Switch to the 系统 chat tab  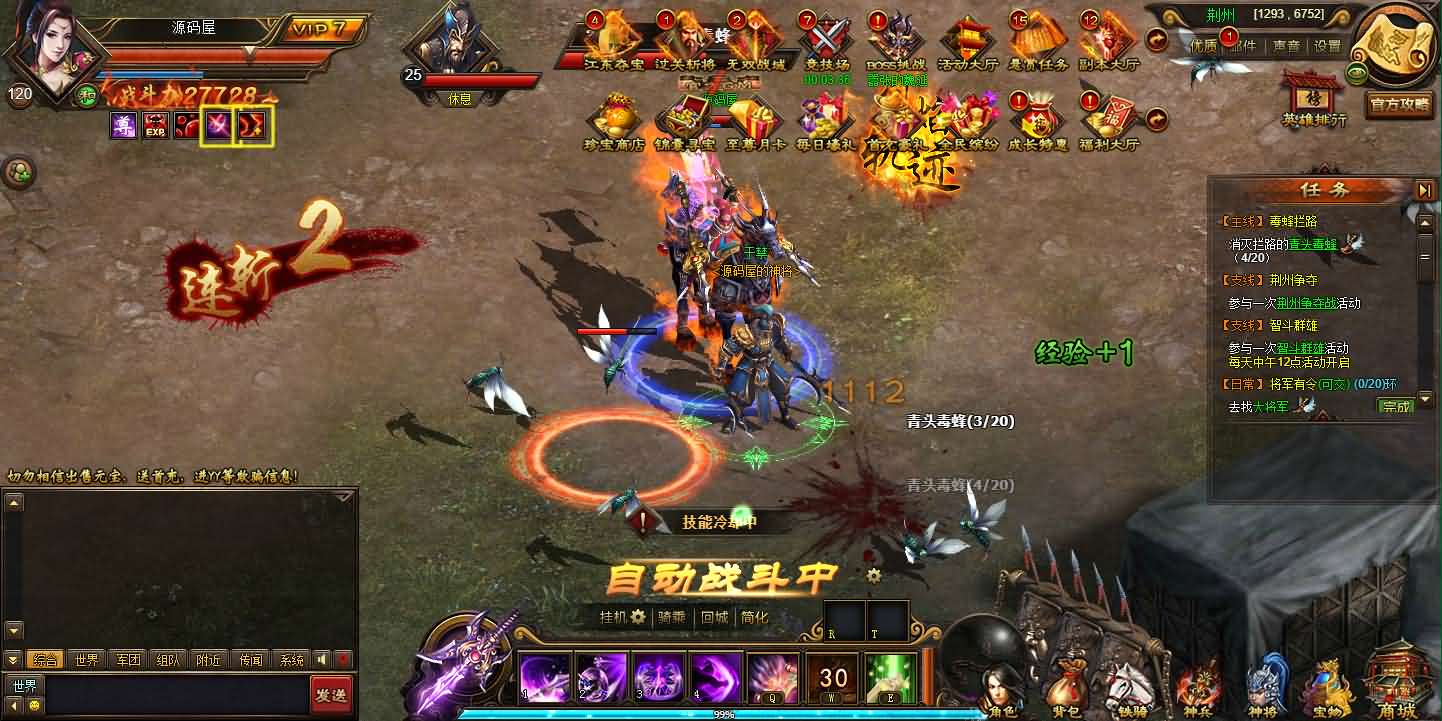(x=293, y=659)
